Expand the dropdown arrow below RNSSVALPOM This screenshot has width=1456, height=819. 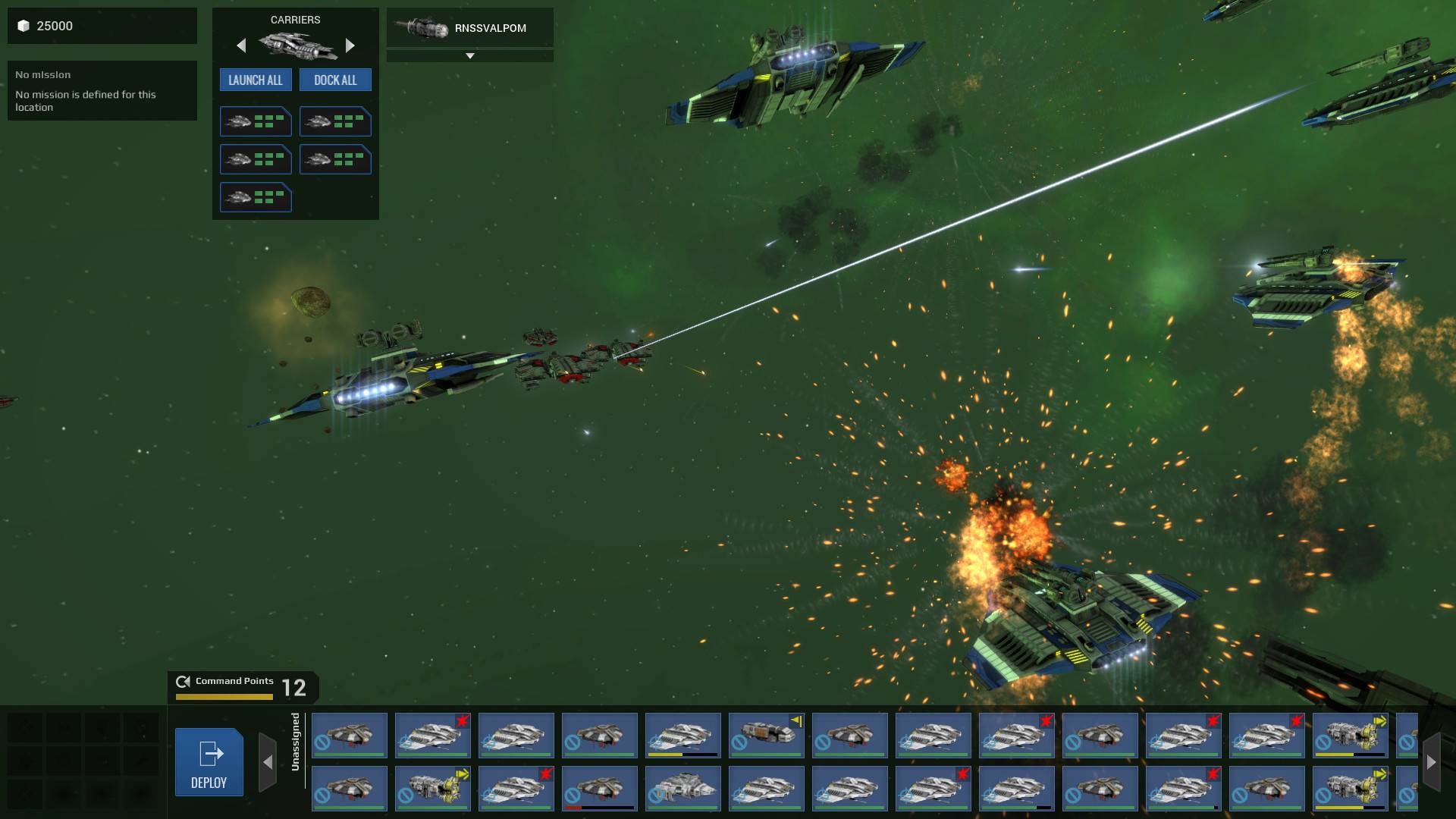tap(469, 56)
